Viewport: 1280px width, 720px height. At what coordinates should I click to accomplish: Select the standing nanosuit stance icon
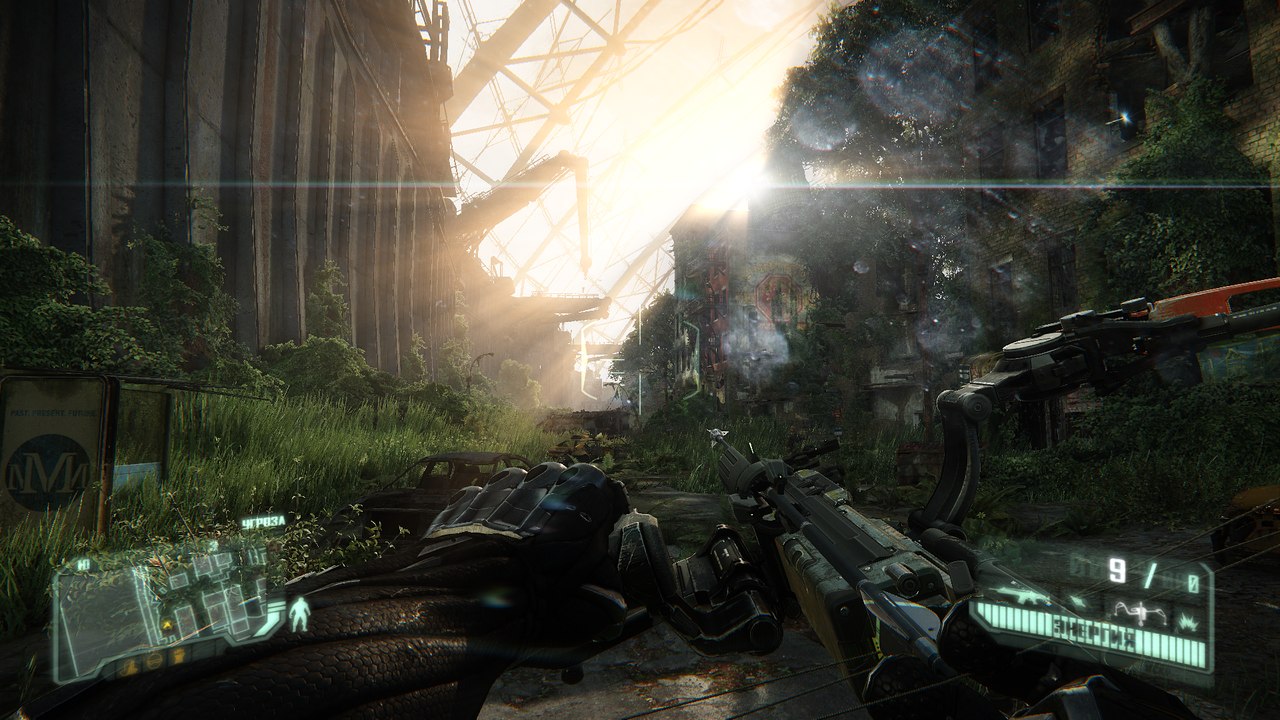click(x=298, y=613)
